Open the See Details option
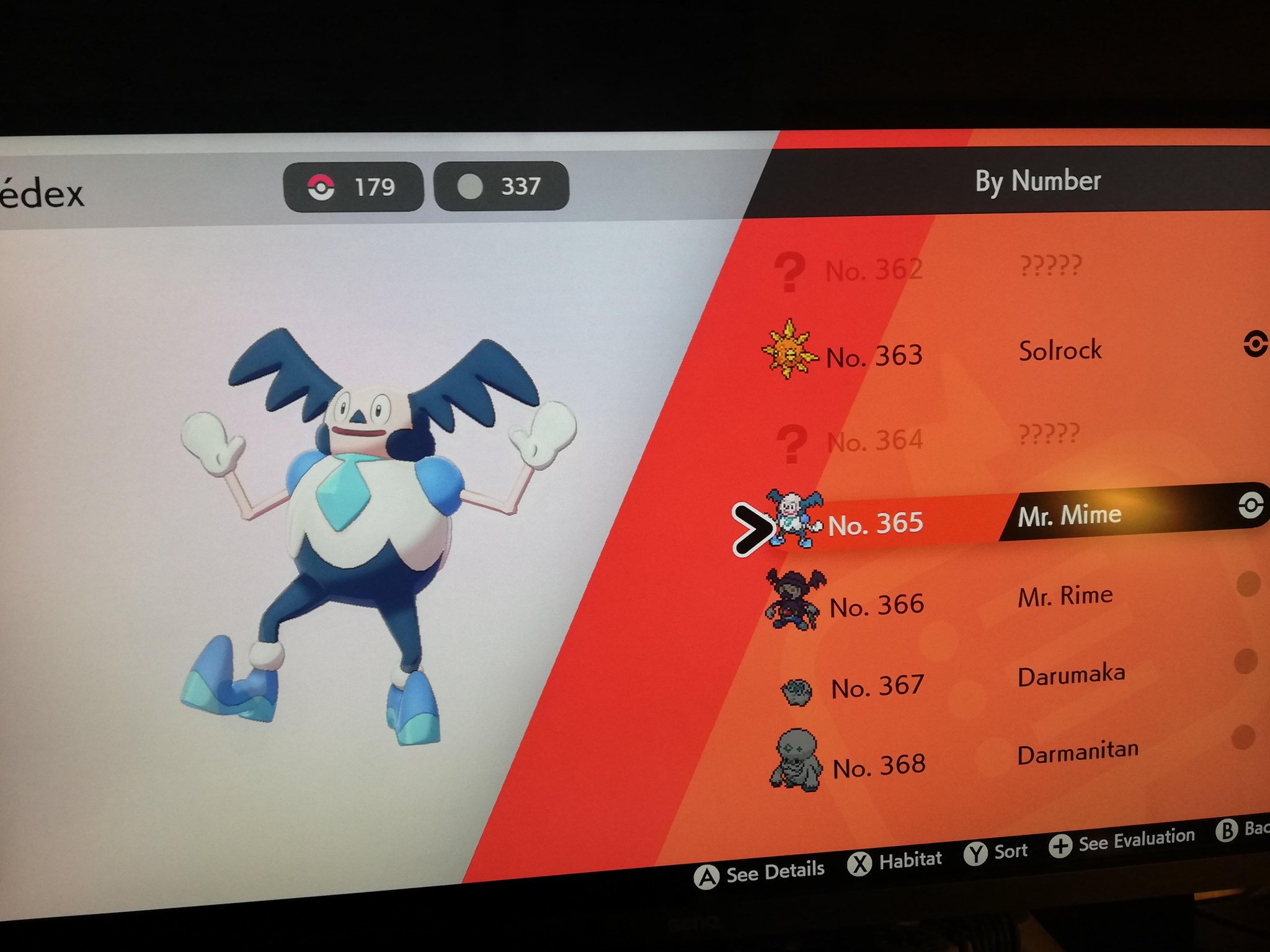The width and height of the screenshot is (1270, 952). click(760, 873)
